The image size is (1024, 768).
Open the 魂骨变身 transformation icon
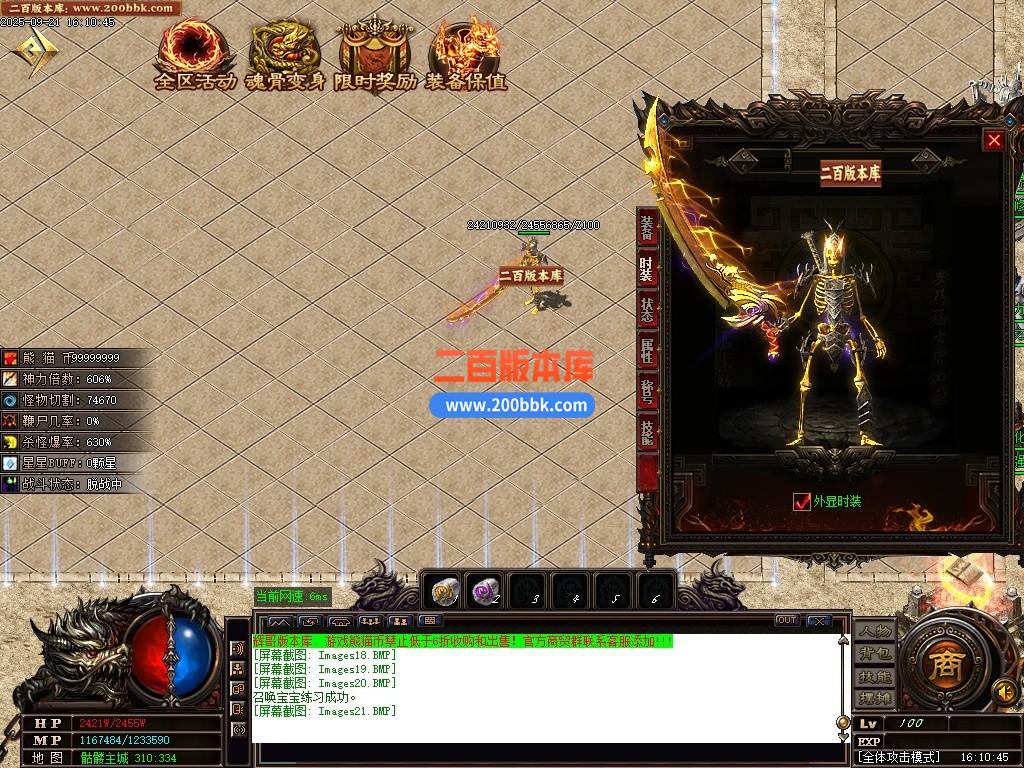[286, 55]
